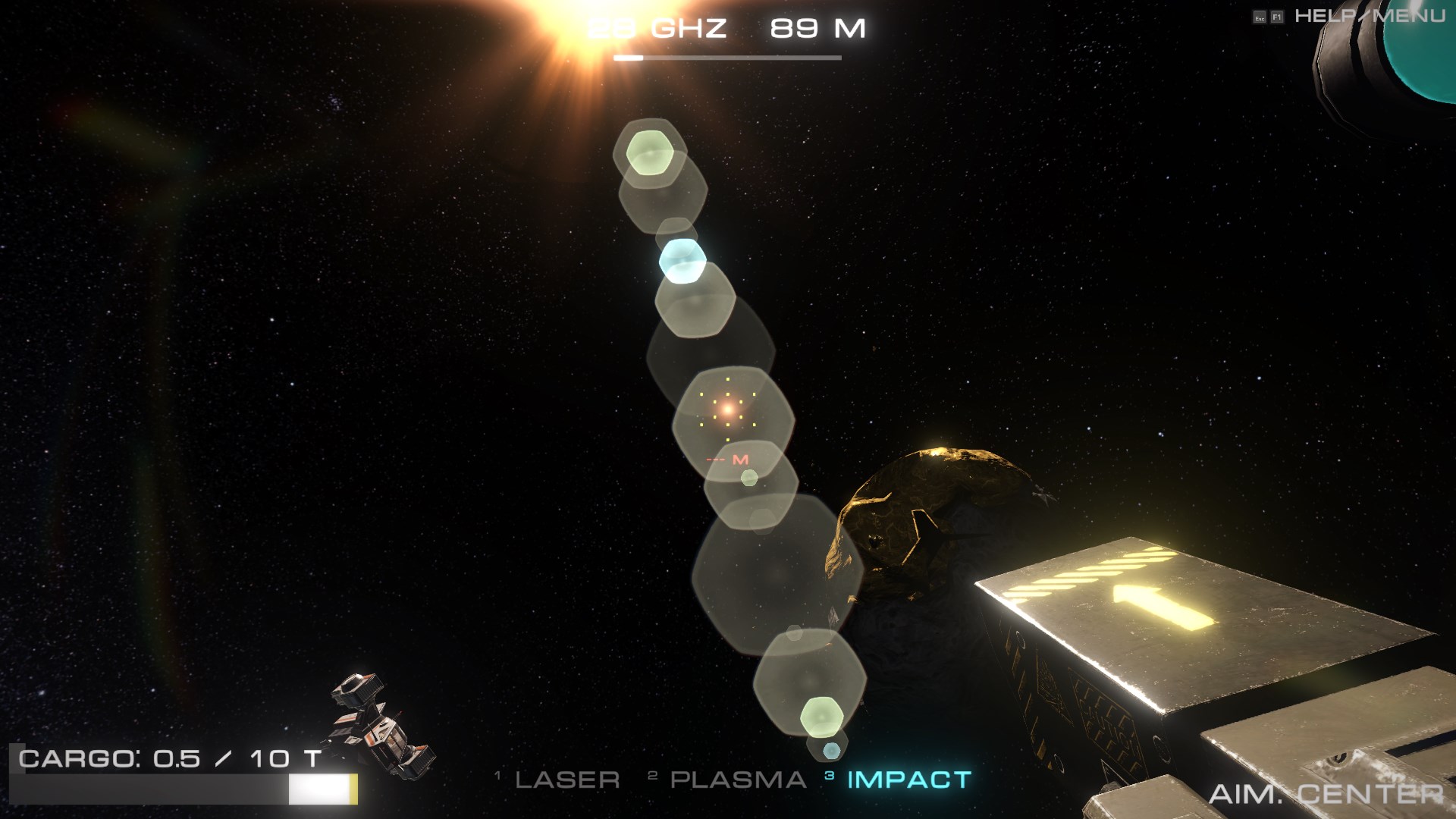Select the 28 GHZ frequency readout
The image size is (1456, 819).
tap(657, 29)
